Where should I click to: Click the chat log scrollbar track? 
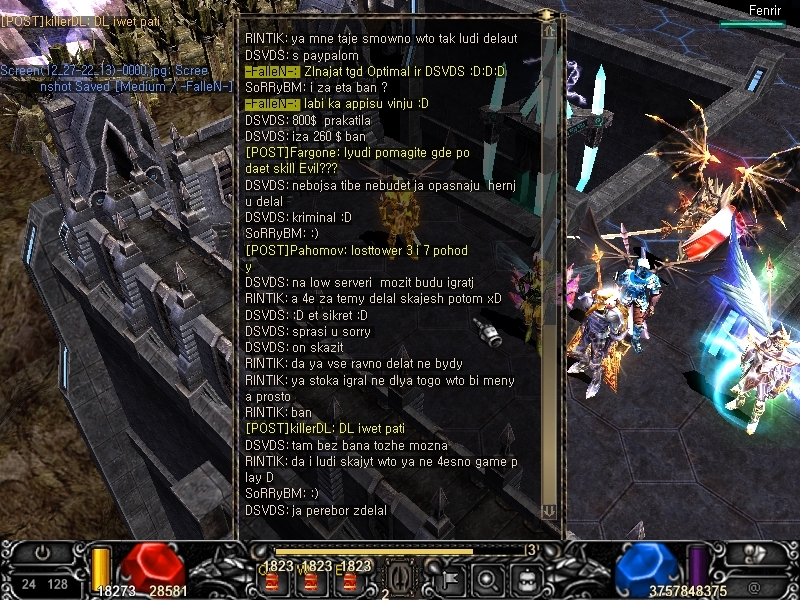549,270
